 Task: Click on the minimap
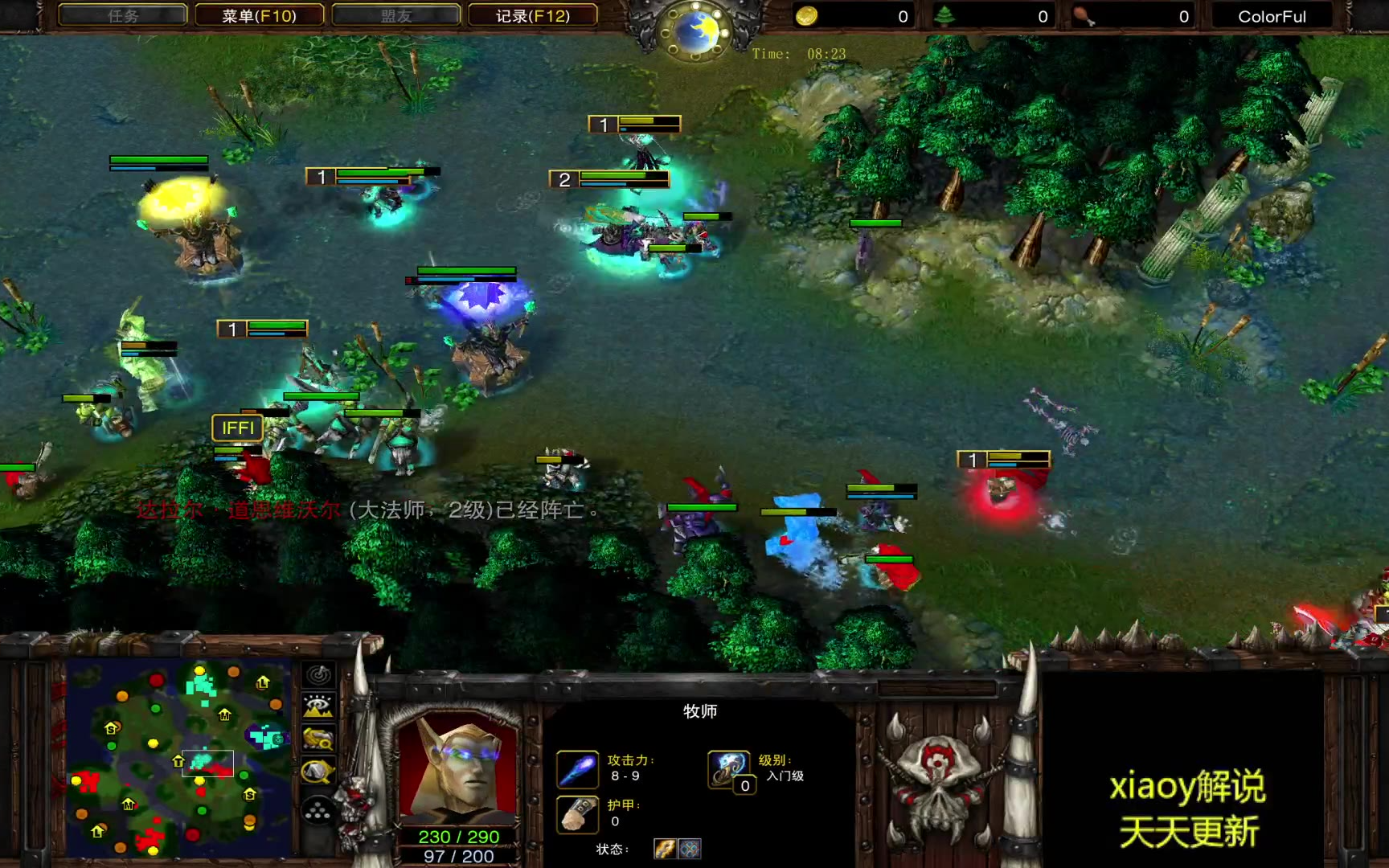pos(178,759)
